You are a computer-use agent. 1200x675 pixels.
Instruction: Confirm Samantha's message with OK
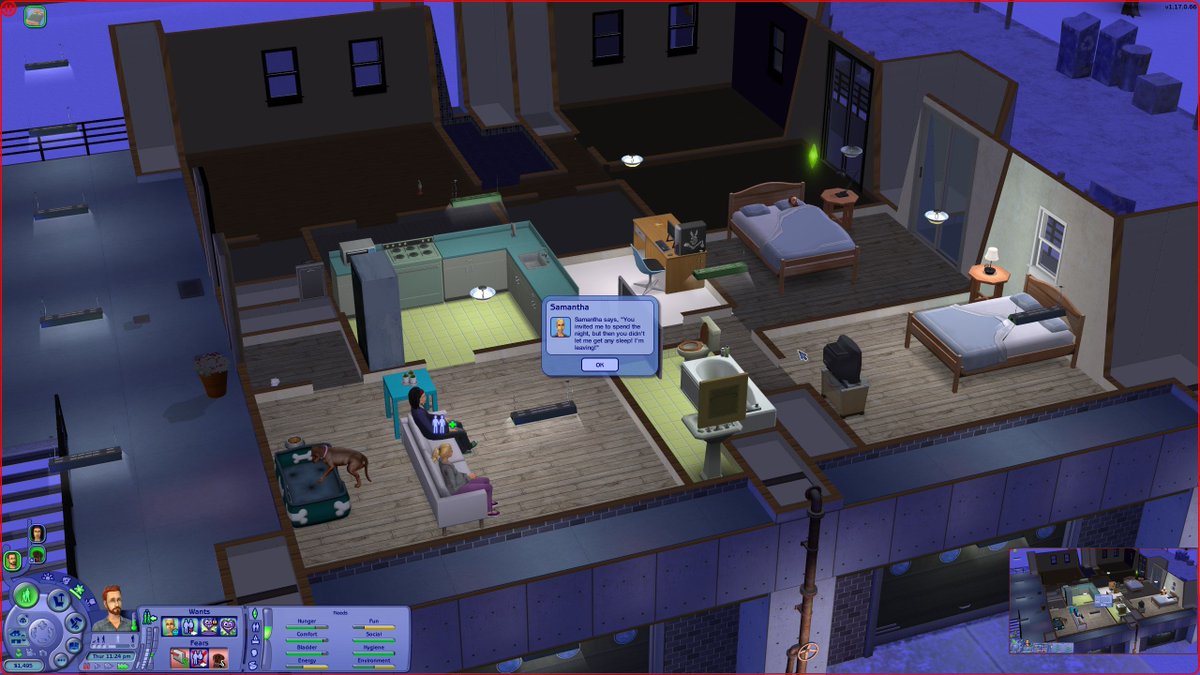coord(599,365)
